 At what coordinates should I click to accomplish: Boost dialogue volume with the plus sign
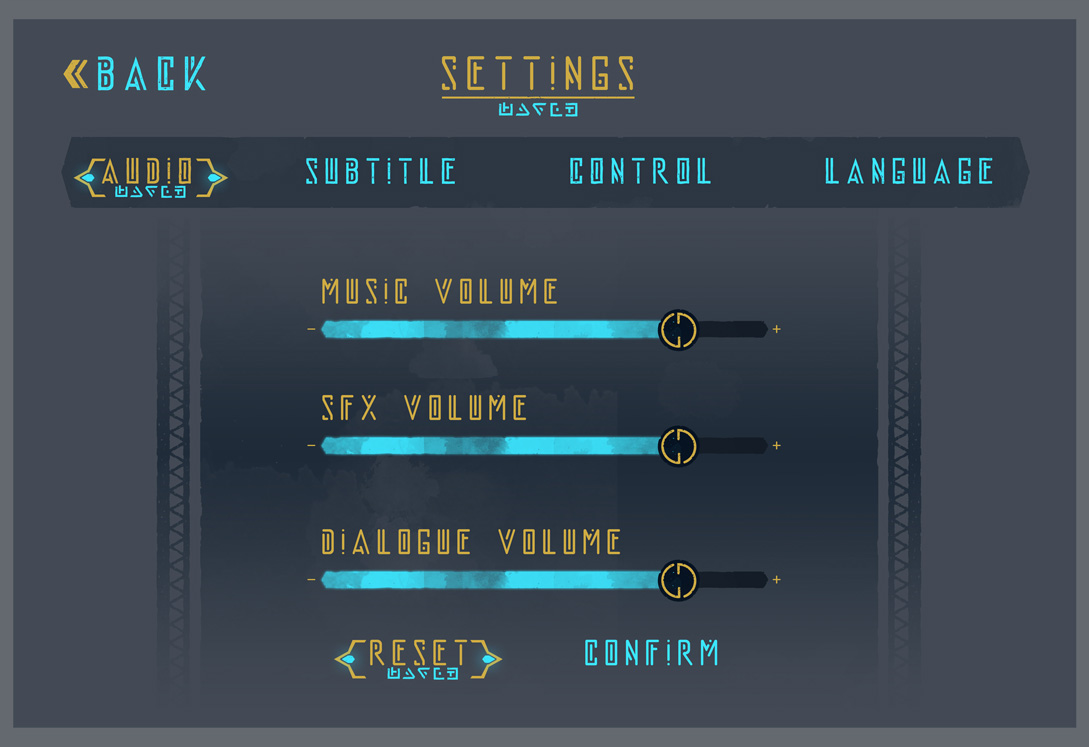(x=777, y=579)
